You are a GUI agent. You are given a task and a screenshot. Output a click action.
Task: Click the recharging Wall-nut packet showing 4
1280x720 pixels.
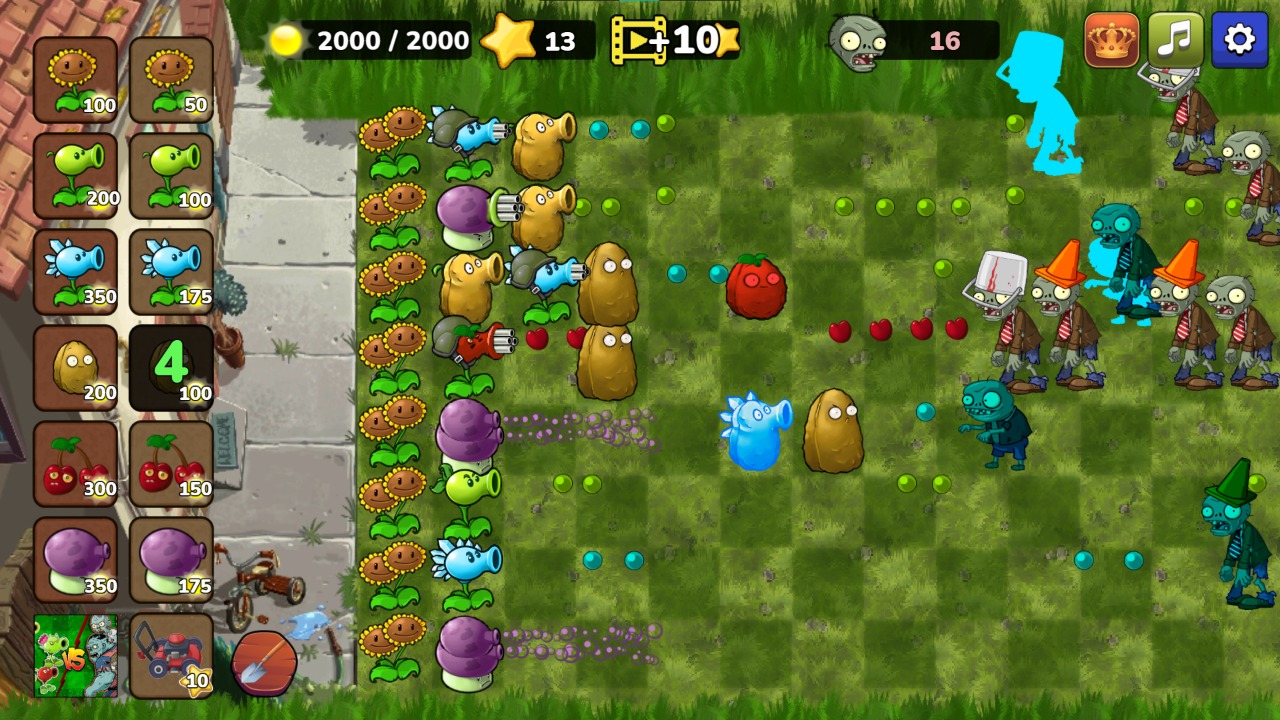coord(170,365)
